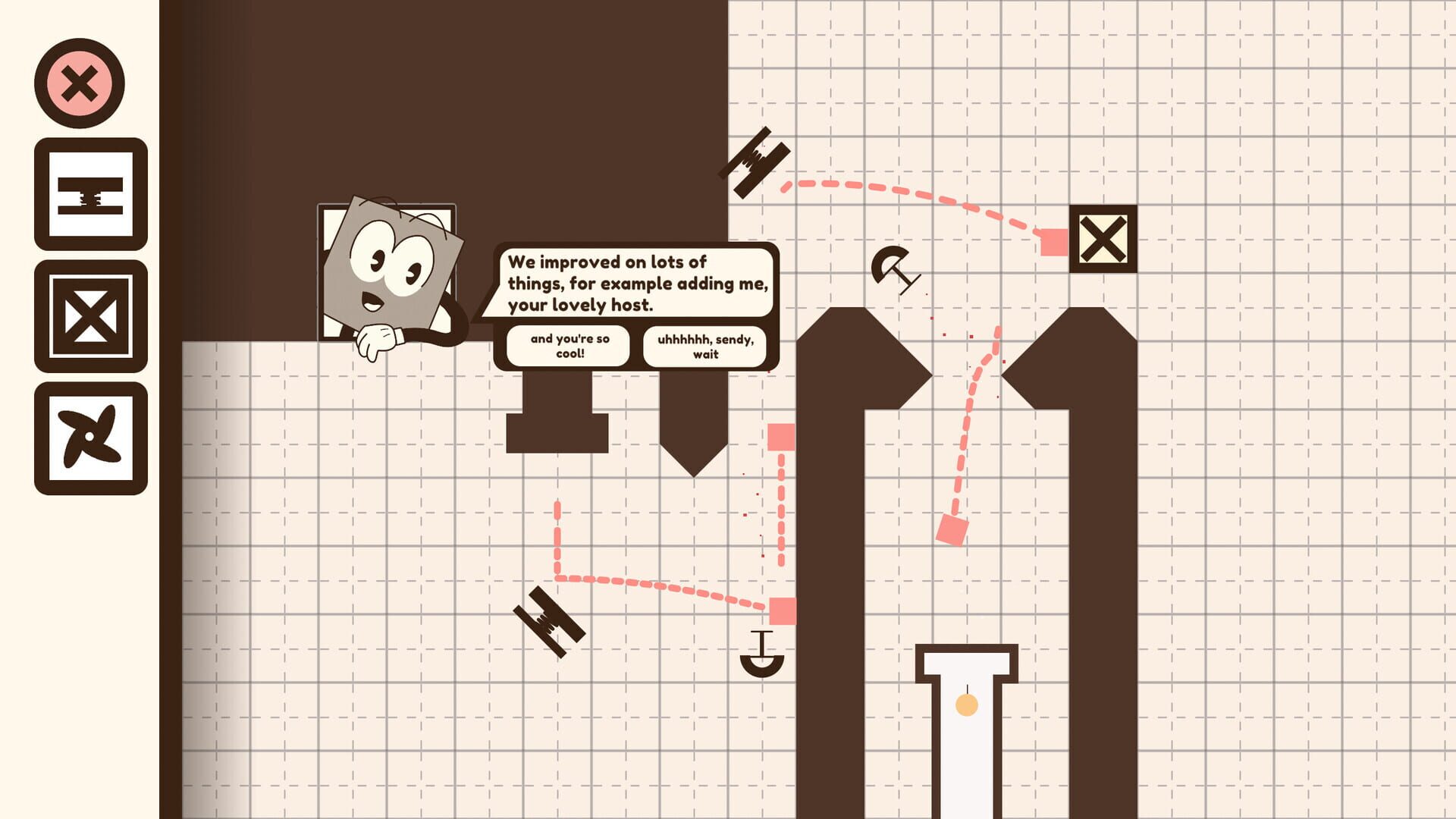Click the orange dot on the white pedestal

(968, 706)
